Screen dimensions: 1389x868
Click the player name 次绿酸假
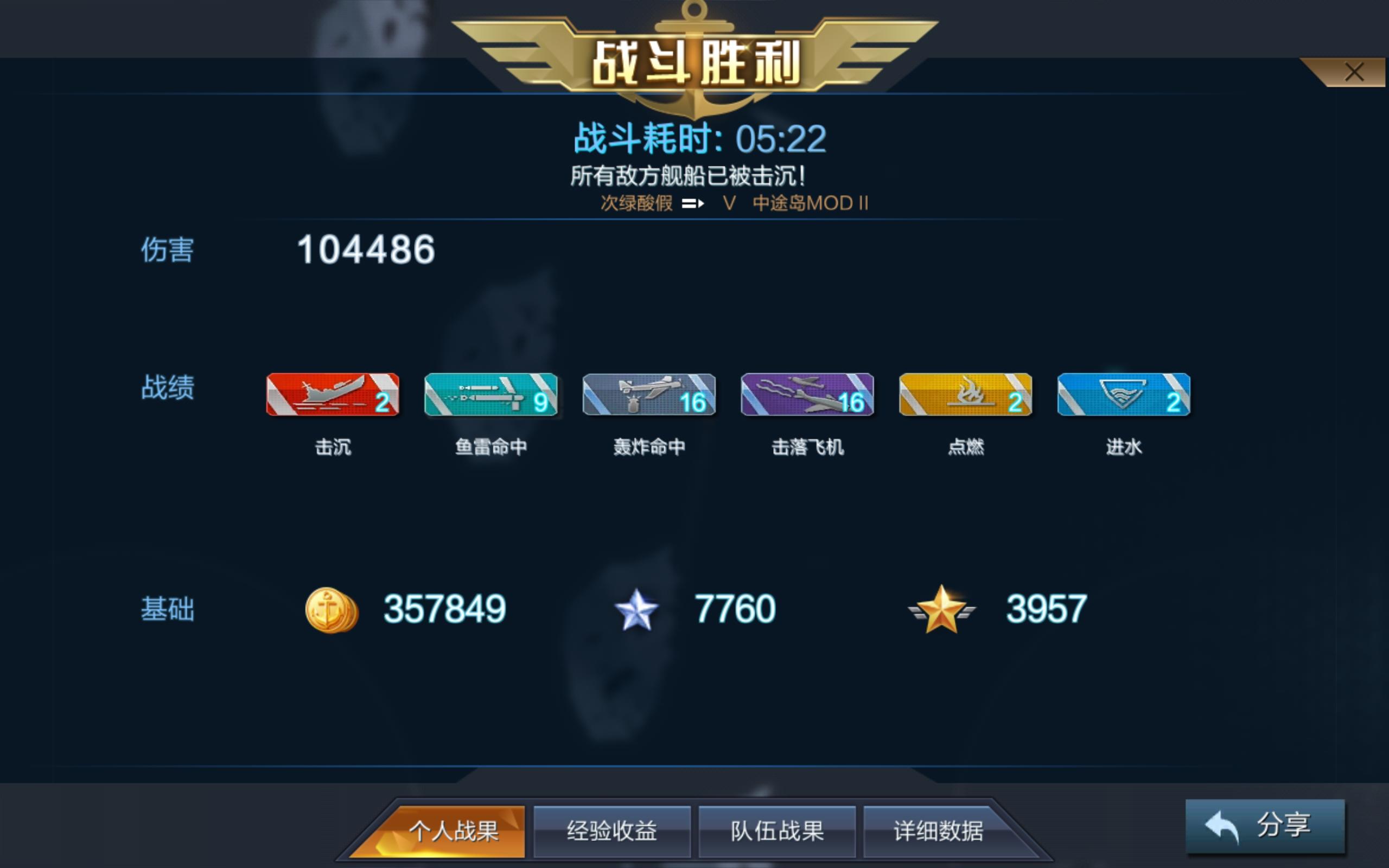tap(635, 203)
